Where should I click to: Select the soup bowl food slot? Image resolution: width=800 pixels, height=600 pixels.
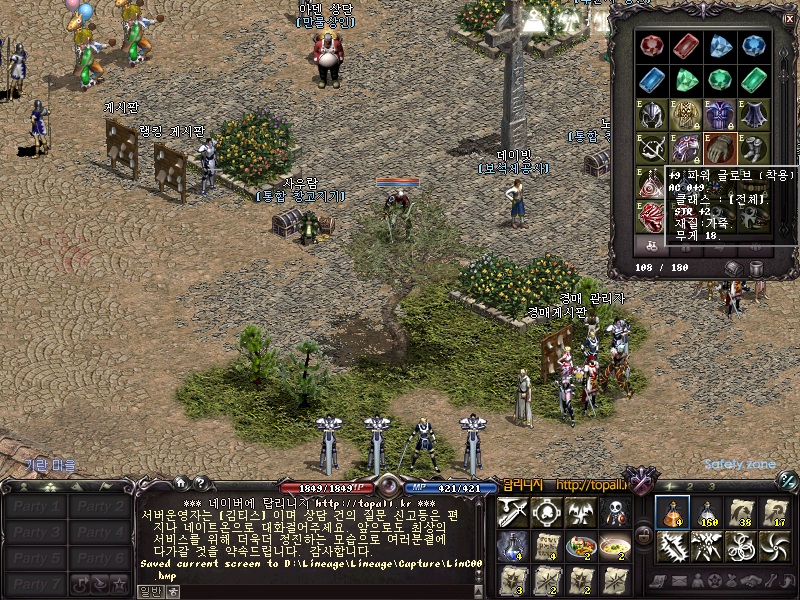614,546
